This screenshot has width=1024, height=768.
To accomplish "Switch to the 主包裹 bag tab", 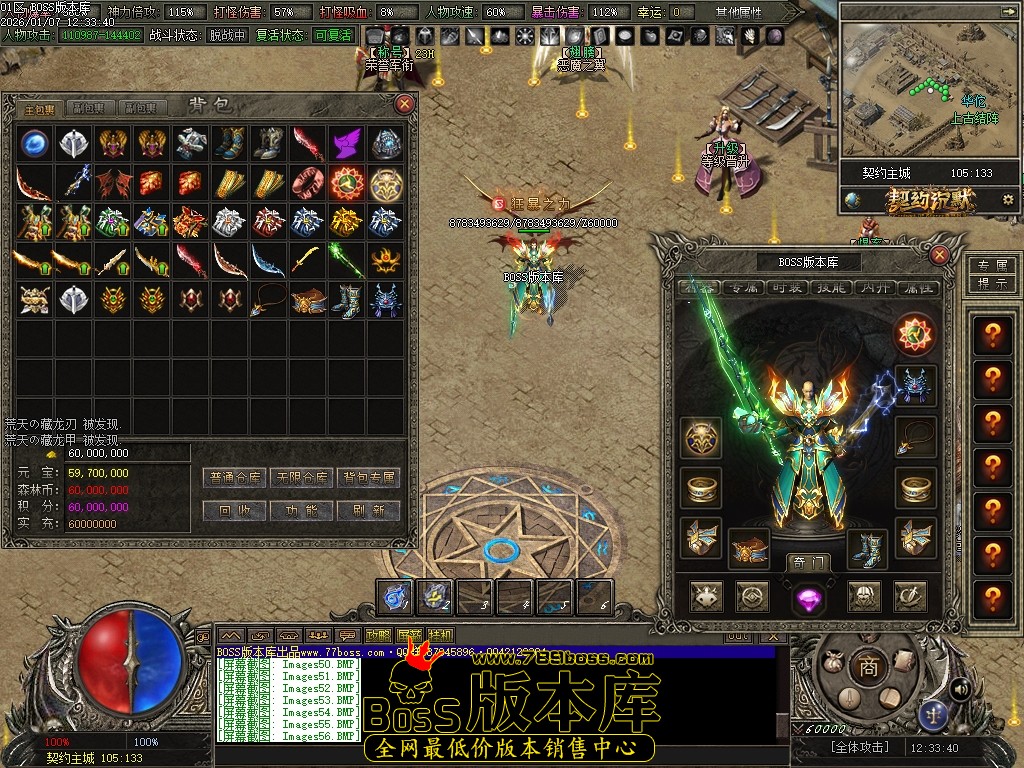I will coord(40,108).
